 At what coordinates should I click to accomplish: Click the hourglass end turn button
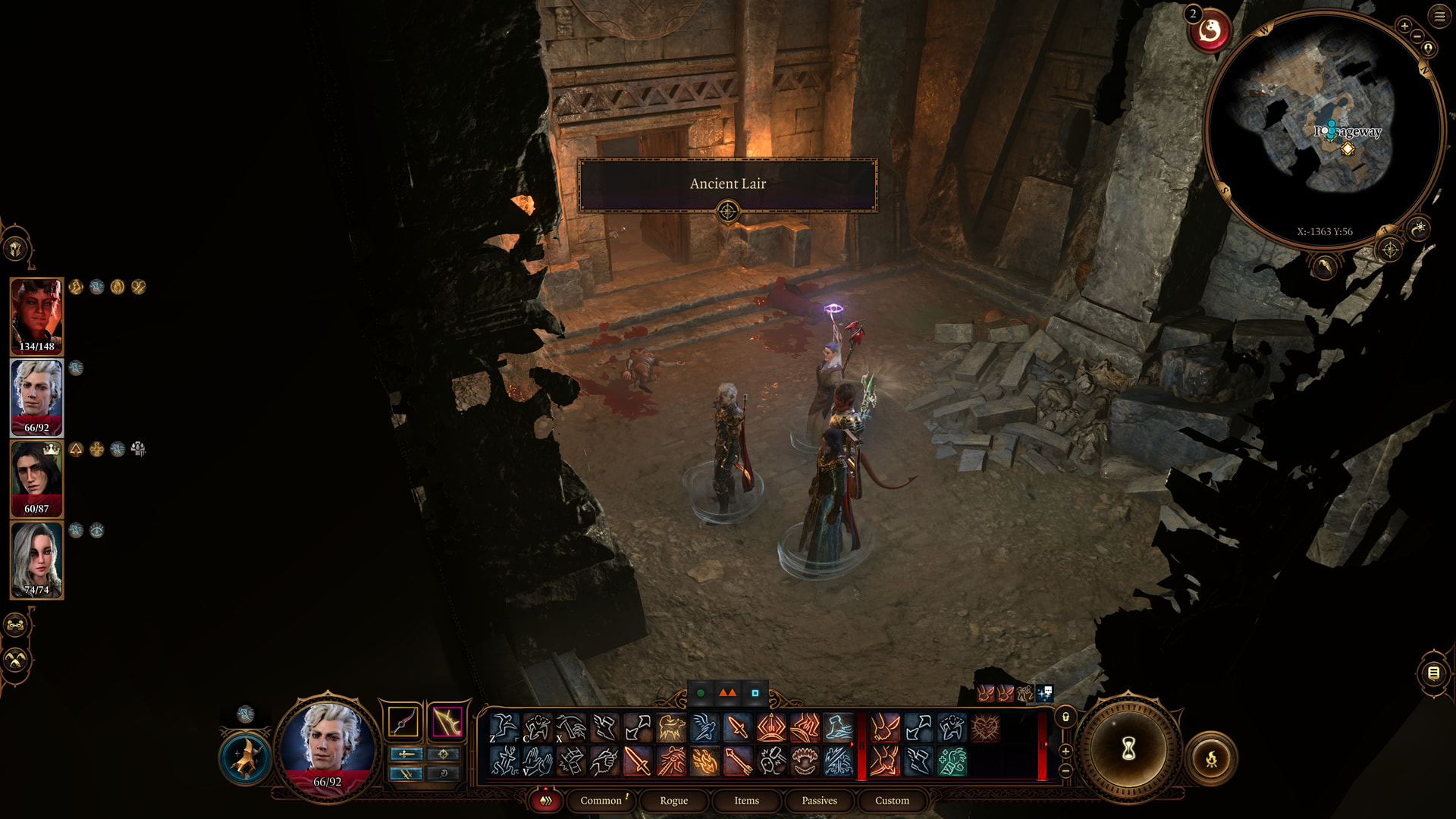[x=1128, y=749]
